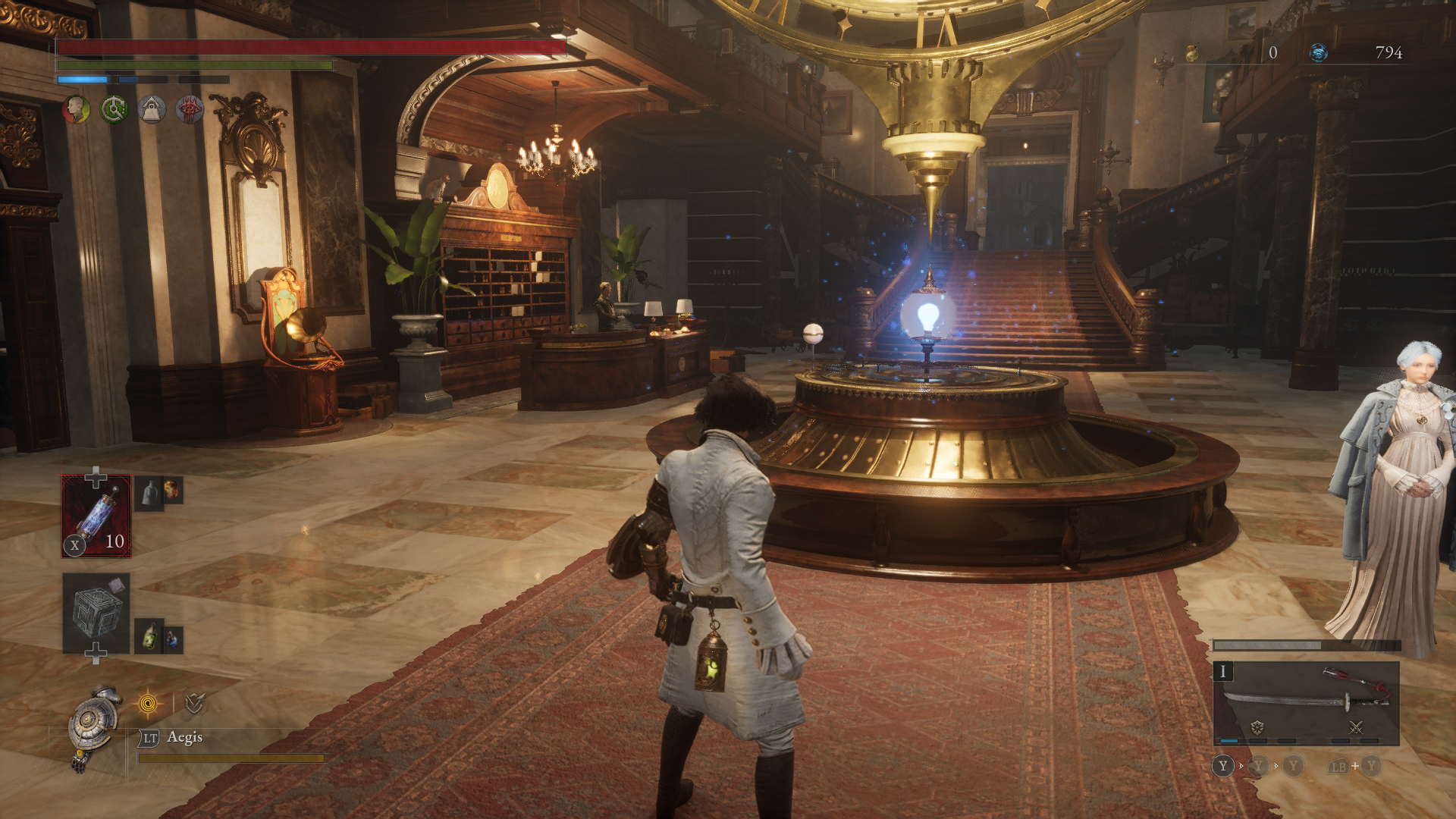Select the grey bell item in upper belt
The image size is (1456, 819).
150,492
